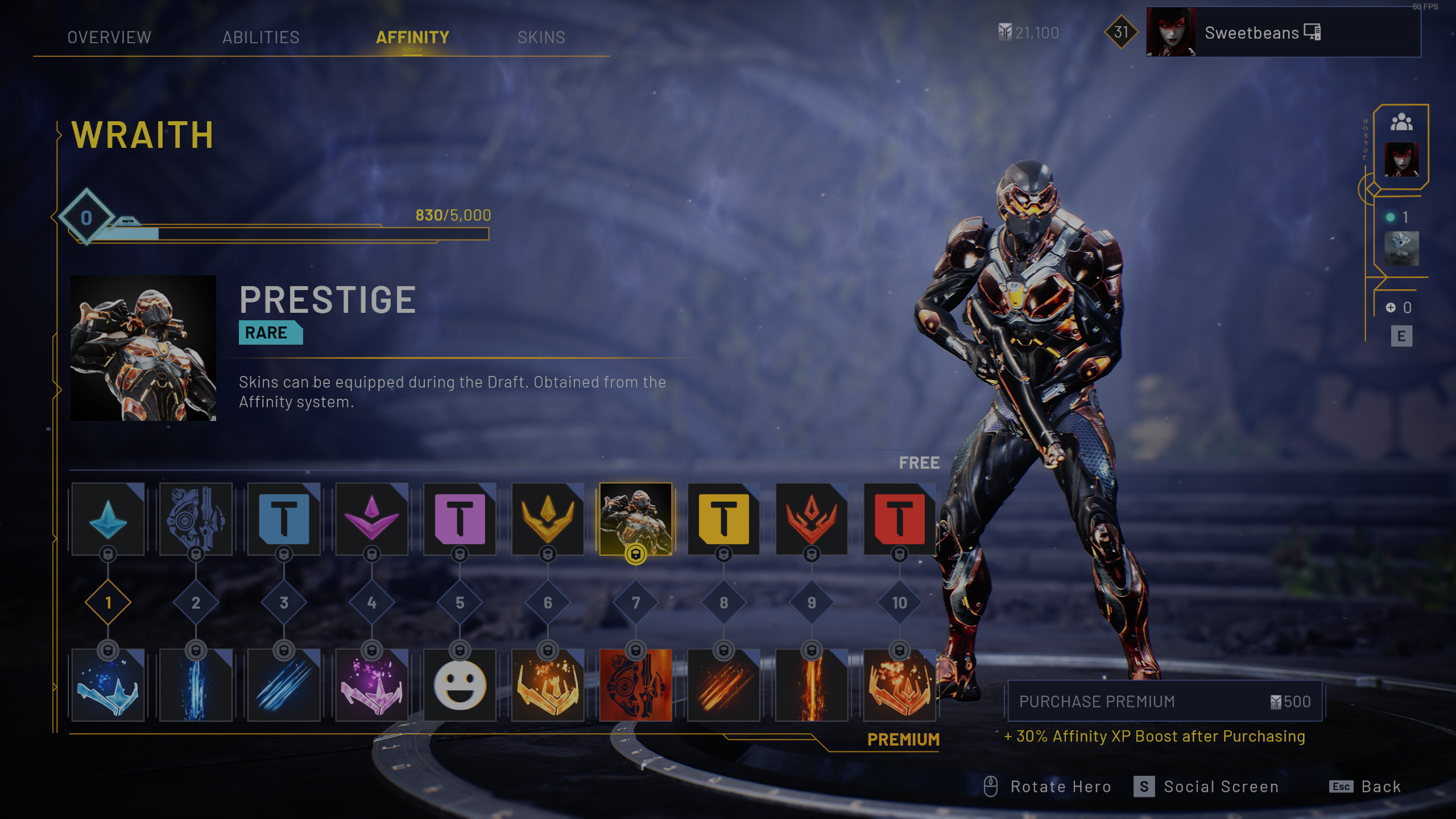Select the Prestige skin reward at level 7
This screenshot has height=819, width=1456.
(x=635, y=518)
